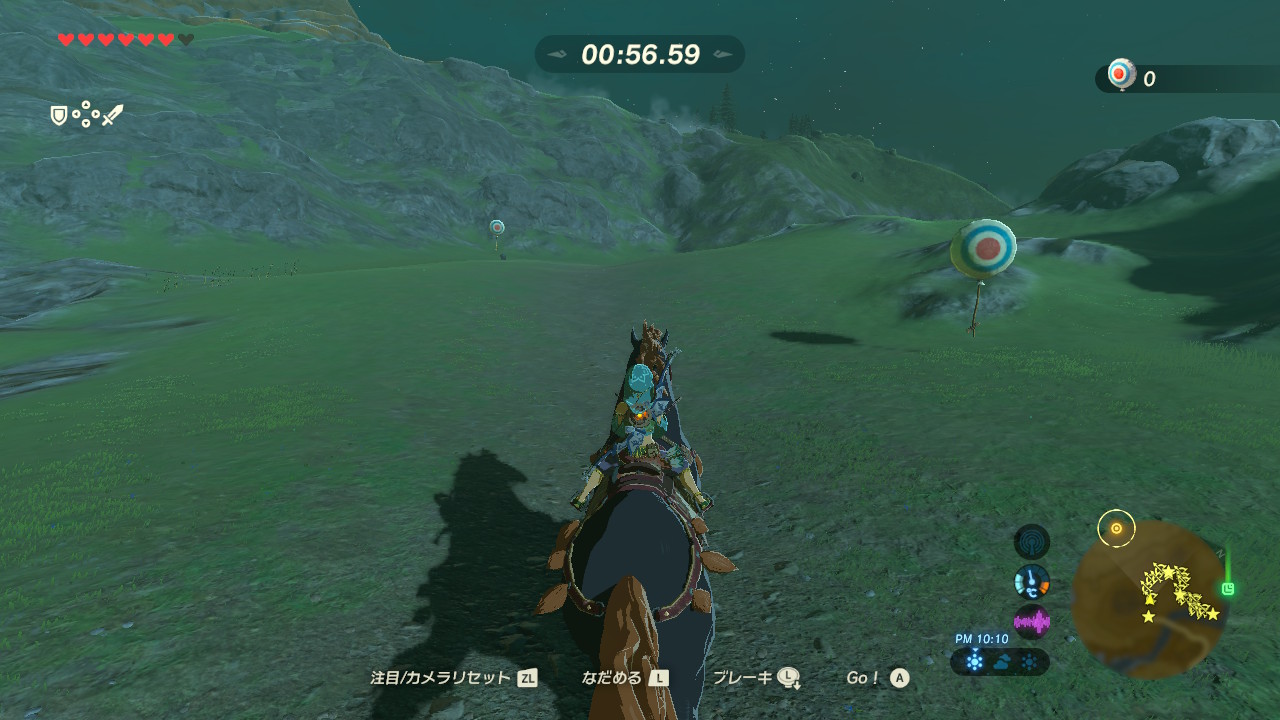The height and width of the screenshot is (720, 1280).
Task: Click the purple noise level meter
Action: (x=1032, y=622)
